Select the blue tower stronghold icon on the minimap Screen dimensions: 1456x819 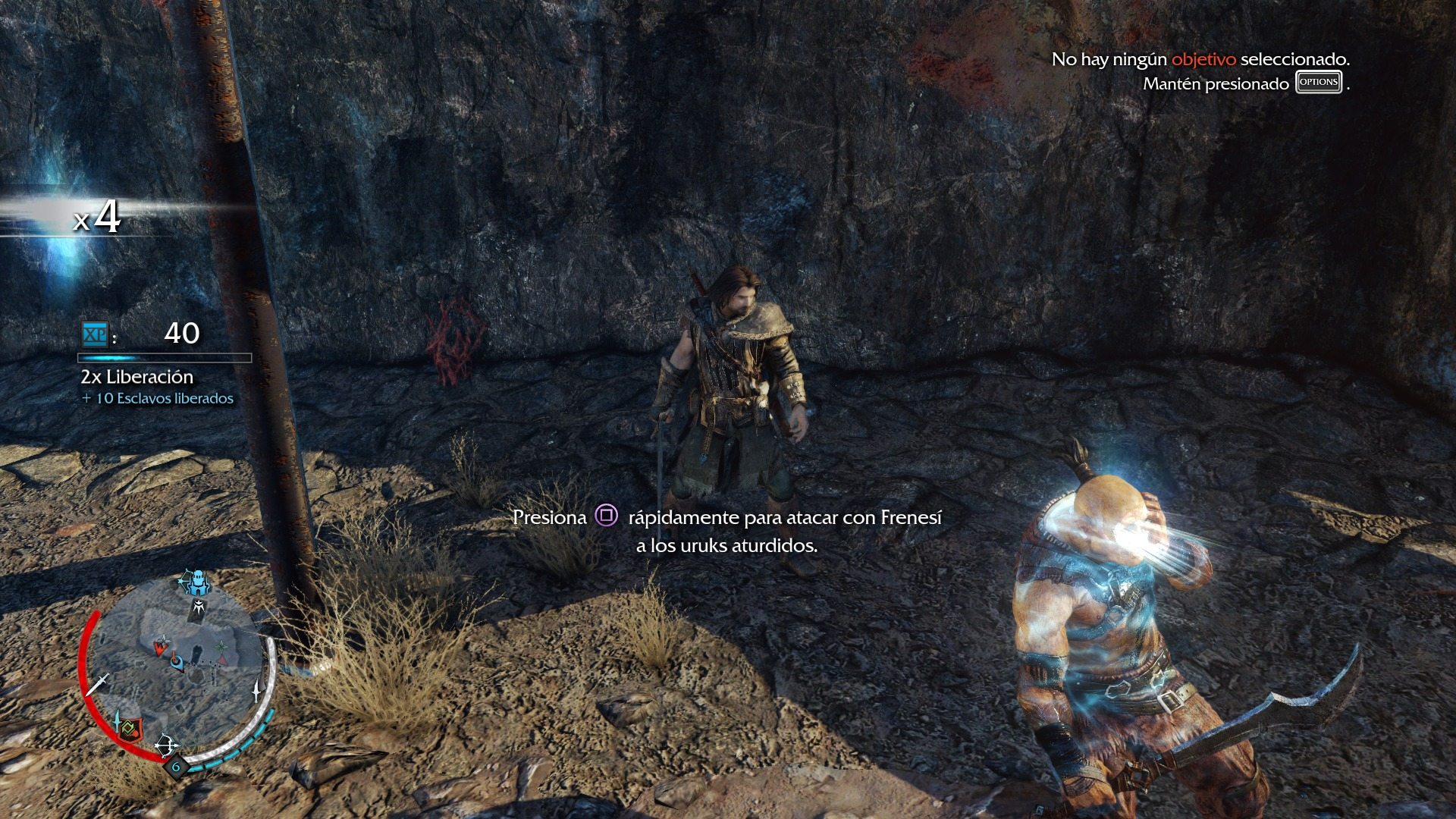[x=199, y=581]
